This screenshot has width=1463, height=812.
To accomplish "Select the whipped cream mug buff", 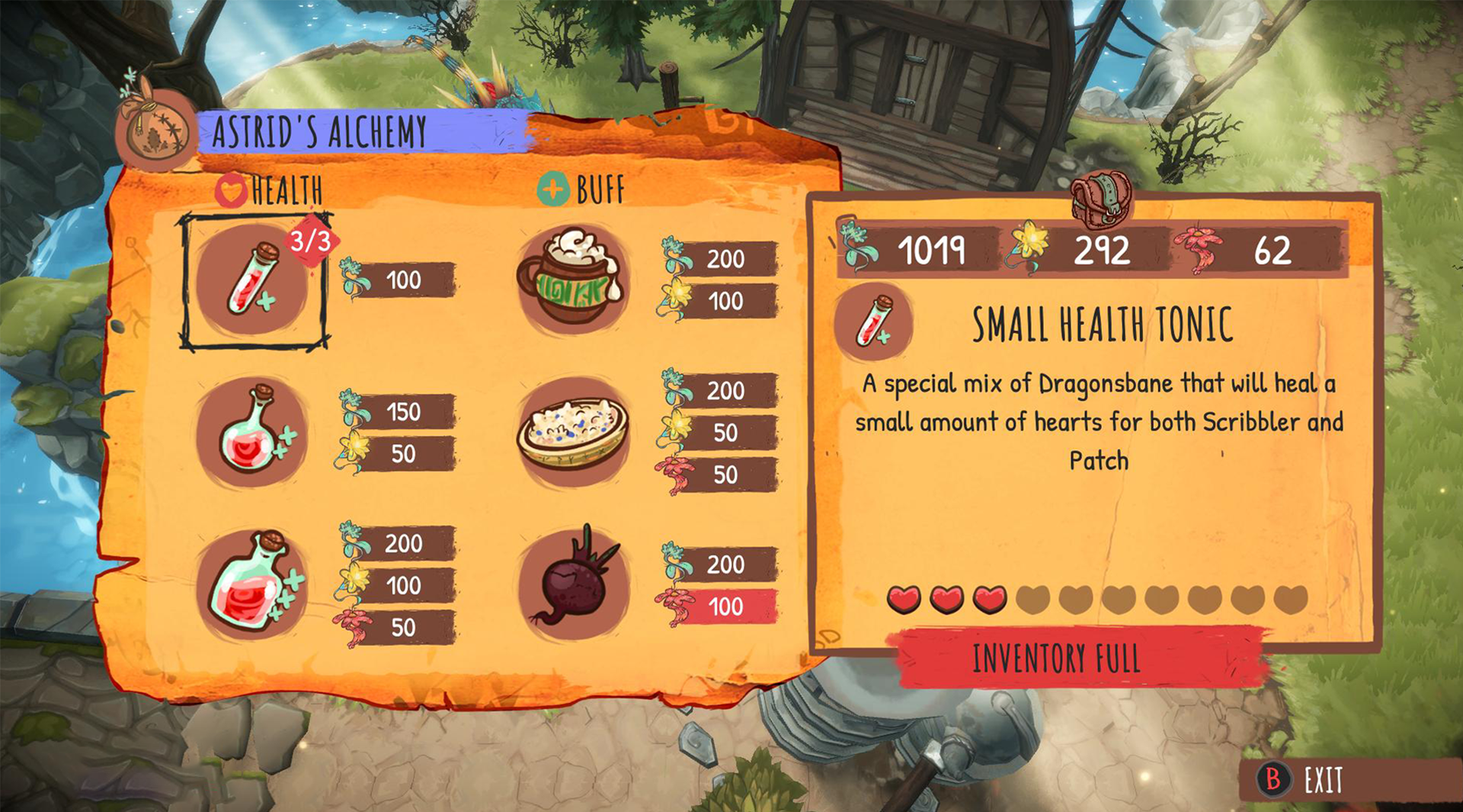I will click(572, 280).
